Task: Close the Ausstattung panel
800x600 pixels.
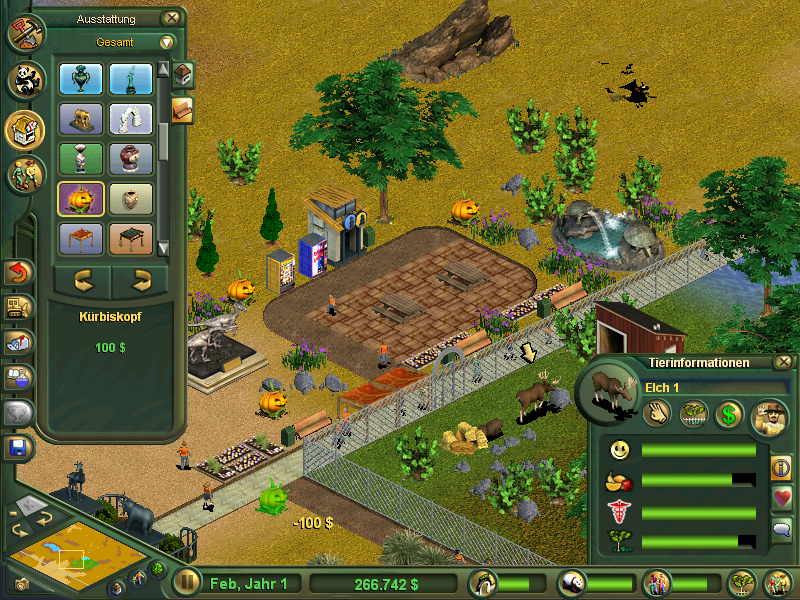Action: click(x=172, y=17)
